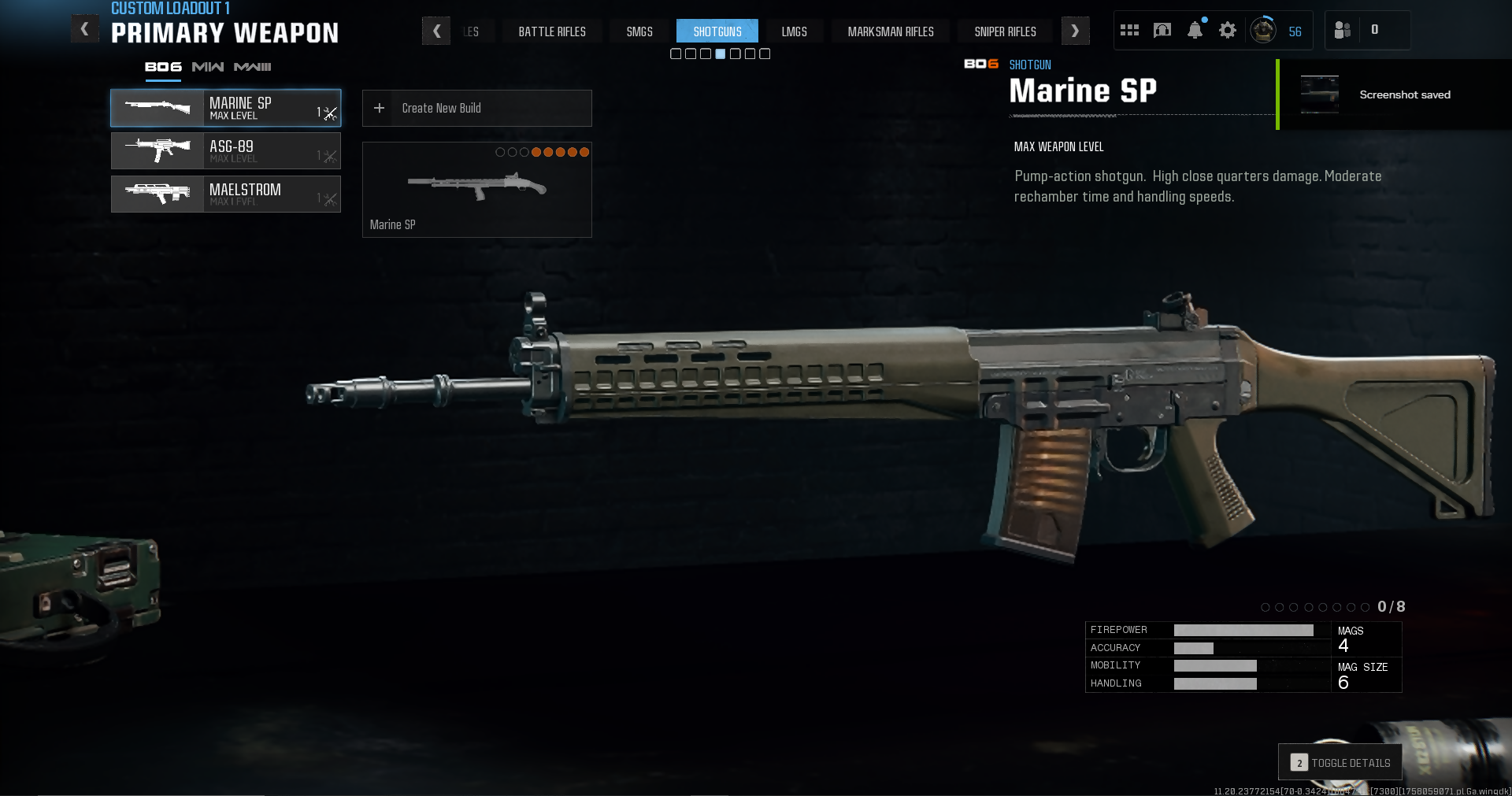Choose the ASG-89 shotgun
The width and height of the screenshot is (1512, 796).
[x=225, y=151]
